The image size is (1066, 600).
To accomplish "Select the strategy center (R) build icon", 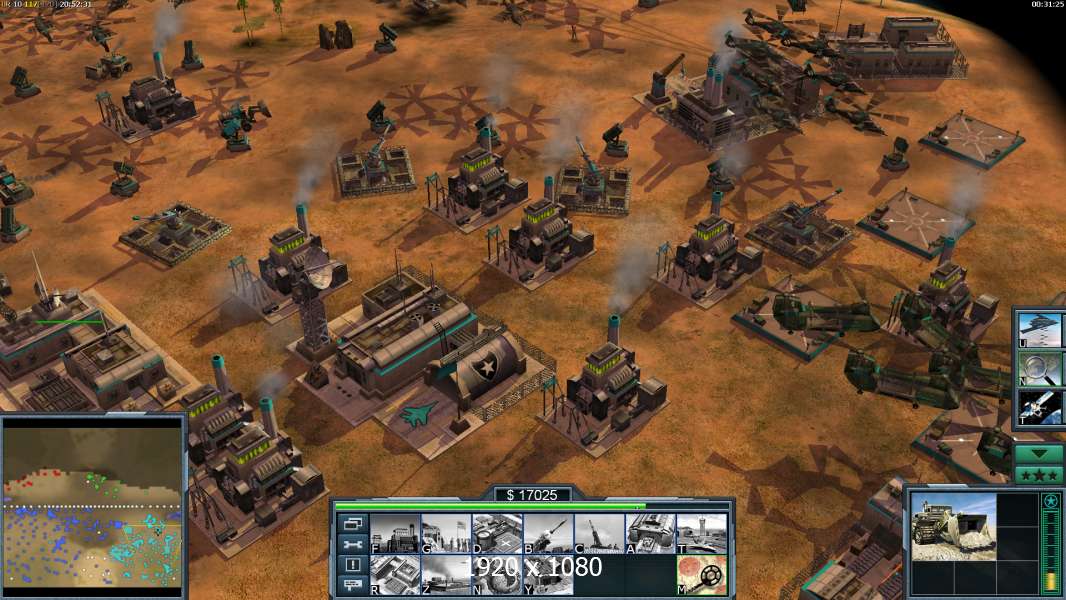I will click(395, 575).
